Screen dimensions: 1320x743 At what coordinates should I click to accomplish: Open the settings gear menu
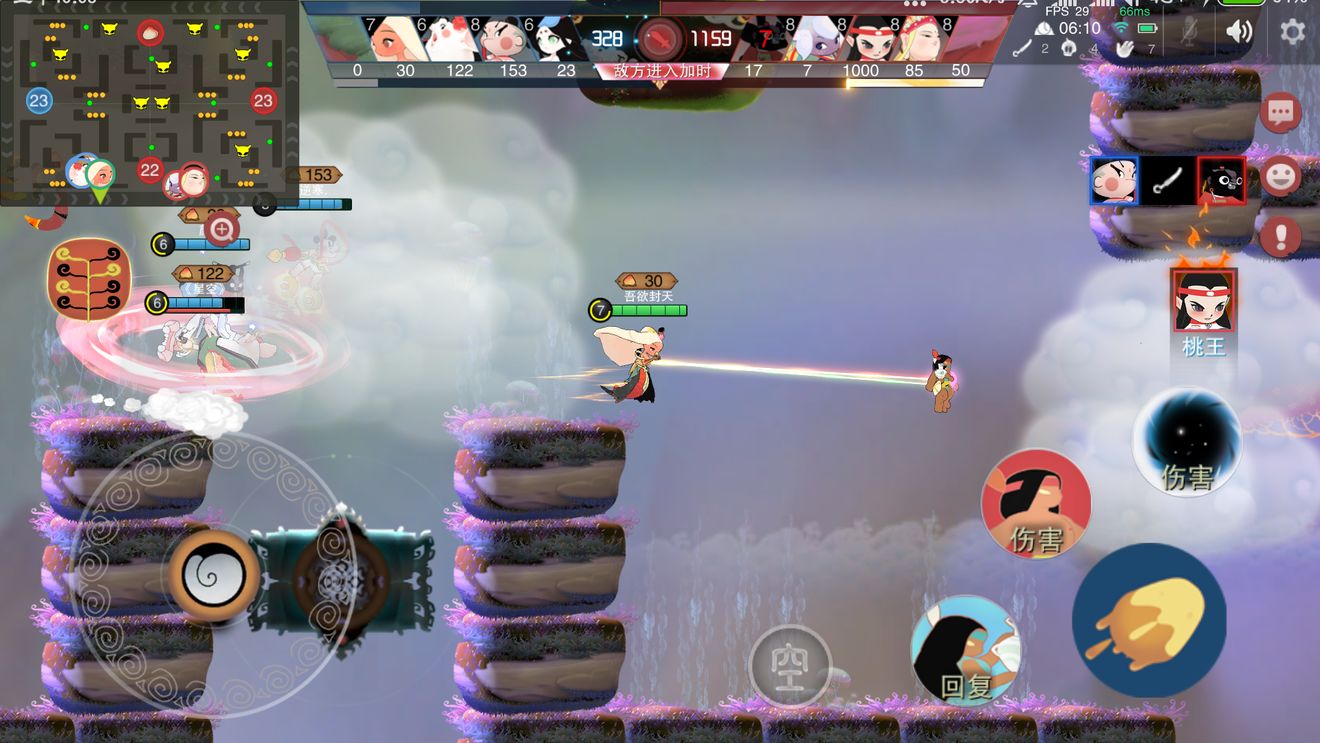click(1292, 31)
